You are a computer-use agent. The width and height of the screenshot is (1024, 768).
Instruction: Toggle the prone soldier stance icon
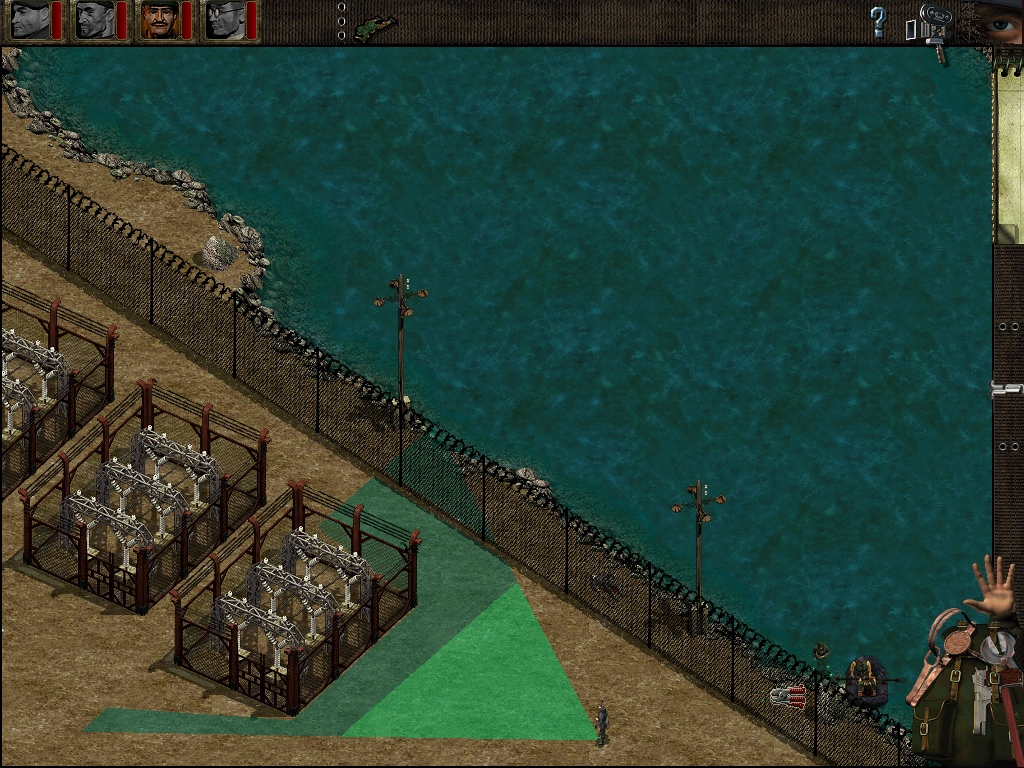(x=375, y=23)
